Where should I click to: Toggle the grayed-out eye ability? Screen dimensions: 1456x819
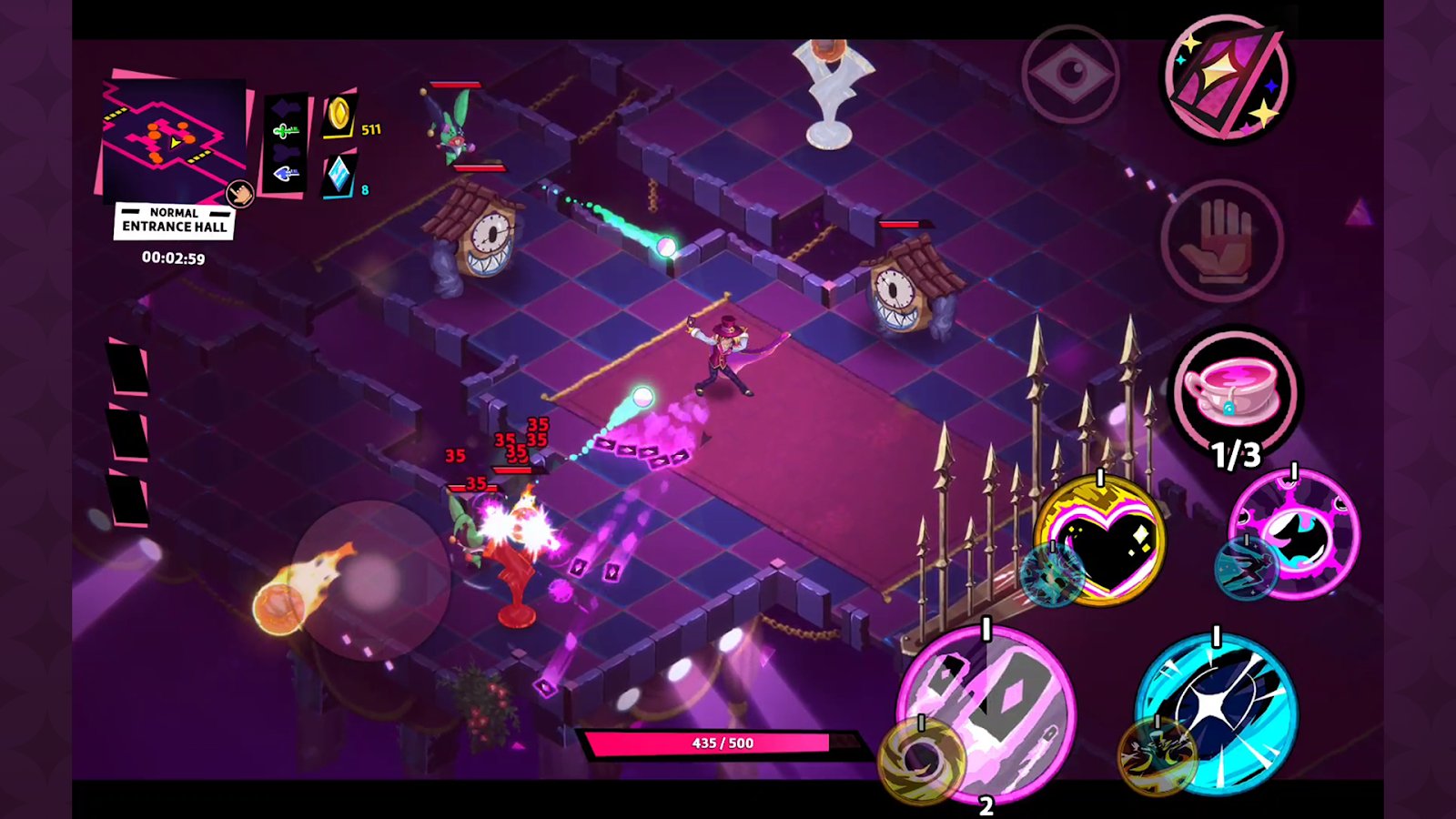click(1074, 73)
